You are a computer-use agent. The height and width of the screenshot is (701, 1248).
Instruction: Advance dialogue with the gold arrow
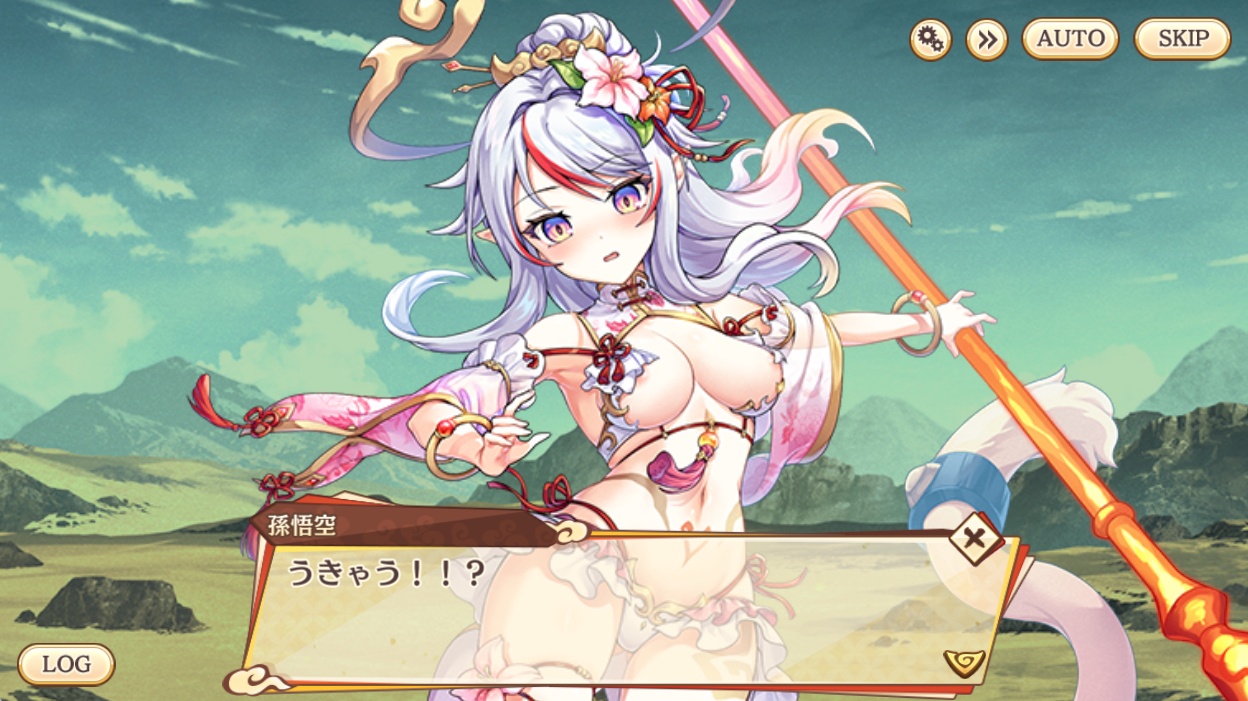coord(964,661)
